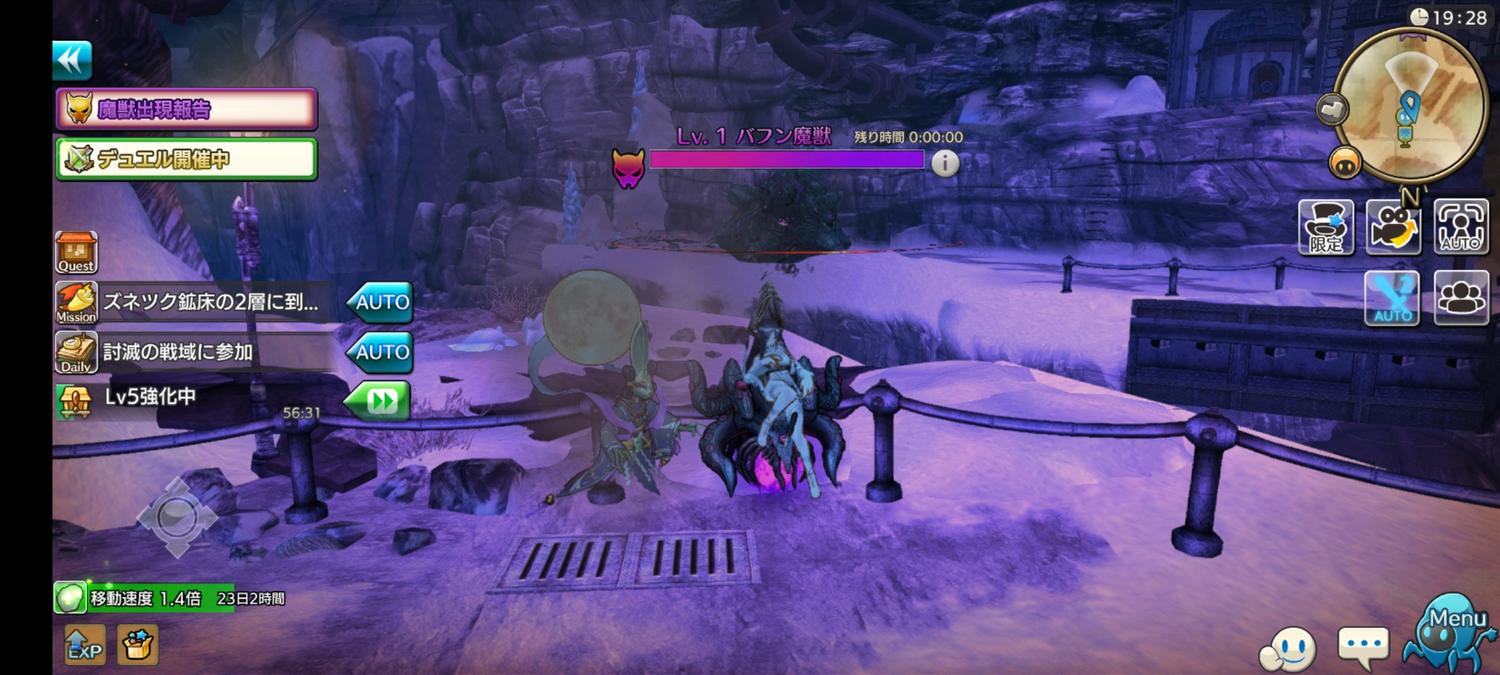Open the chat speech bubble
Image resolution: width=1500 pixels, height=675 pixels.
click(1363, 647)
